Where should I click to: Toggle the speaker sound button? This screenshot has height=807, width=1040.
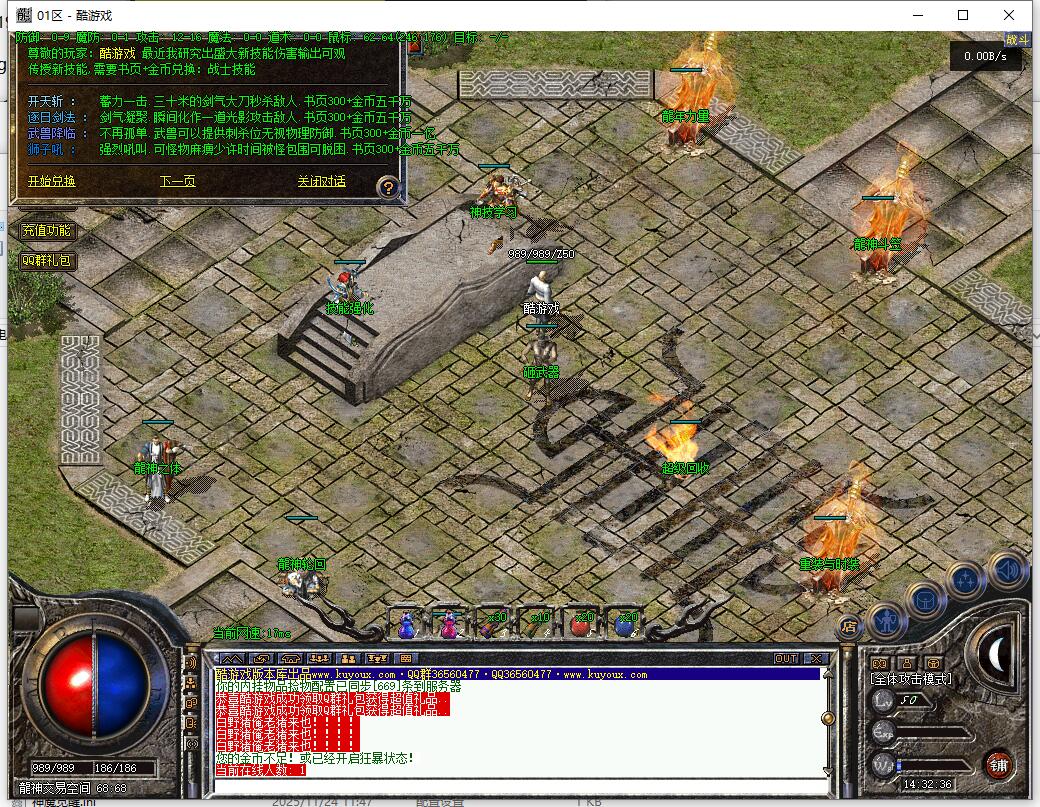coord(1006,568)
